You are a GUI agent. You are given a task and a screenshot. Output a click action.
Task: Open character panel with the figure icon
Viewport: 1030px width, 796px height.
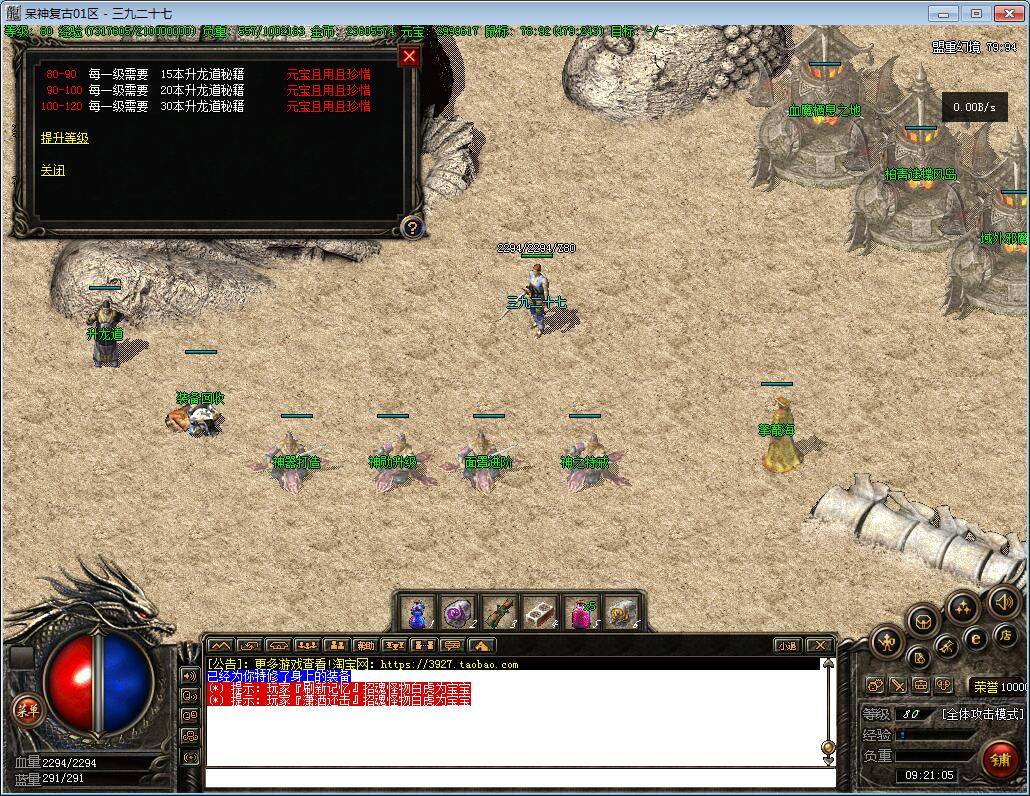click(x=887, y=642)
